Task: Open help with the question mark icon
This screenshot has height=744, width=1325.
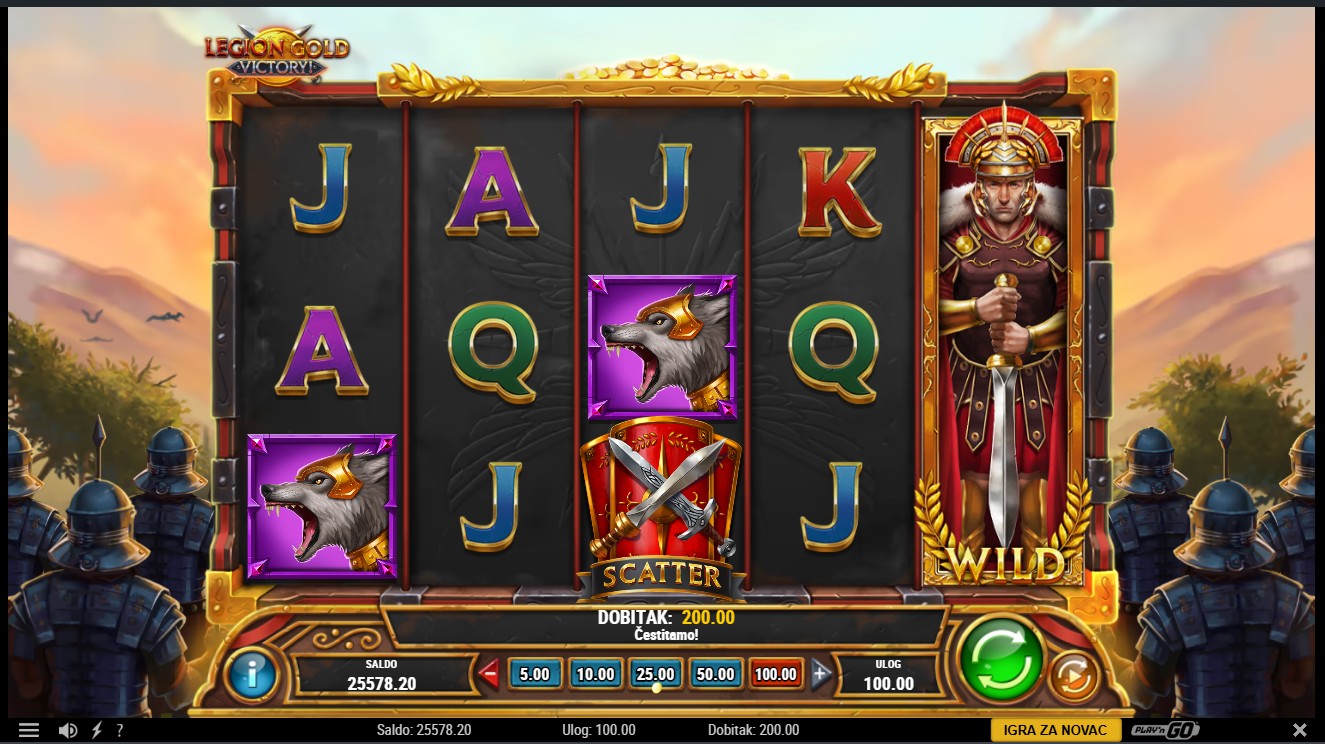Action: coord(120,731)
